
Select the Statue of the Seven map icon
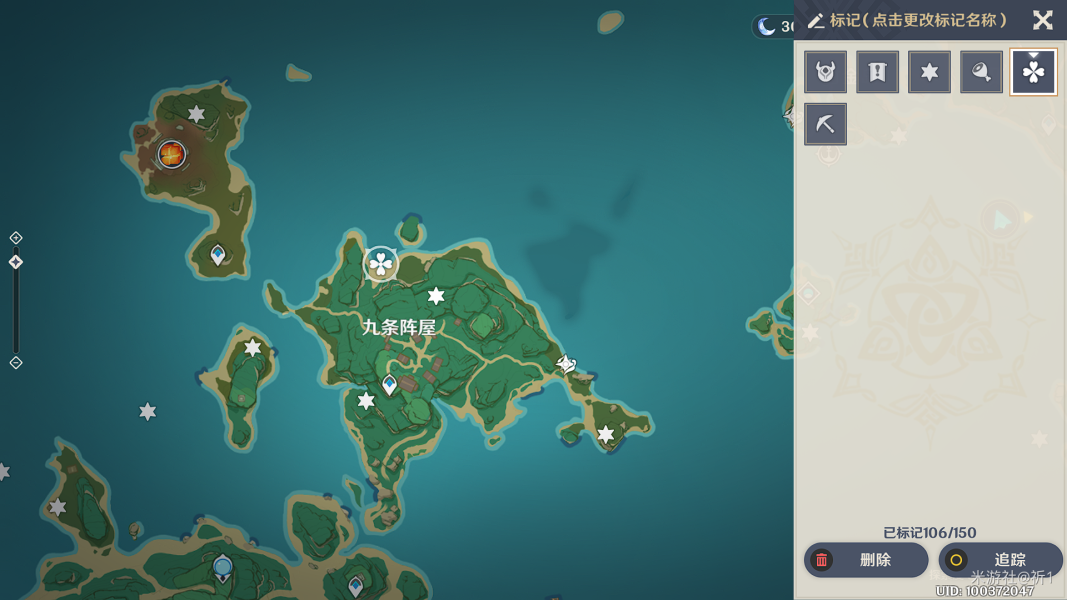(x=223, y=569)
